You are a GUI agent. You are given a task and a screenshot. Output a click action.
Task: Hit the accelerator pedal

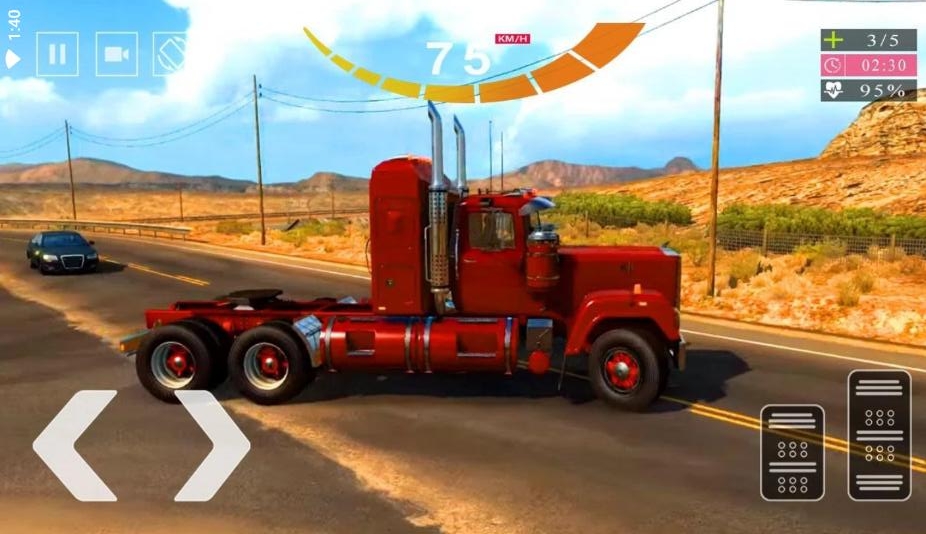[x=879, y=435]
